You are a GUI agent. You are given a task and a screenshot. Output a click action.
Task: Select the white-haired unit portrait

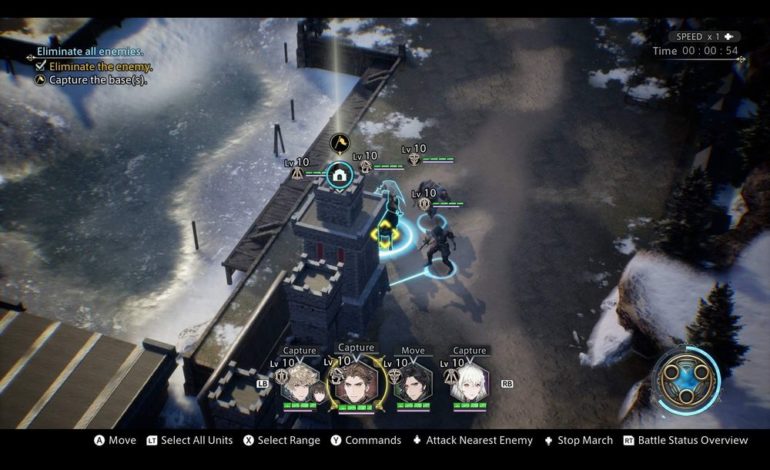(x=468, y=381)
